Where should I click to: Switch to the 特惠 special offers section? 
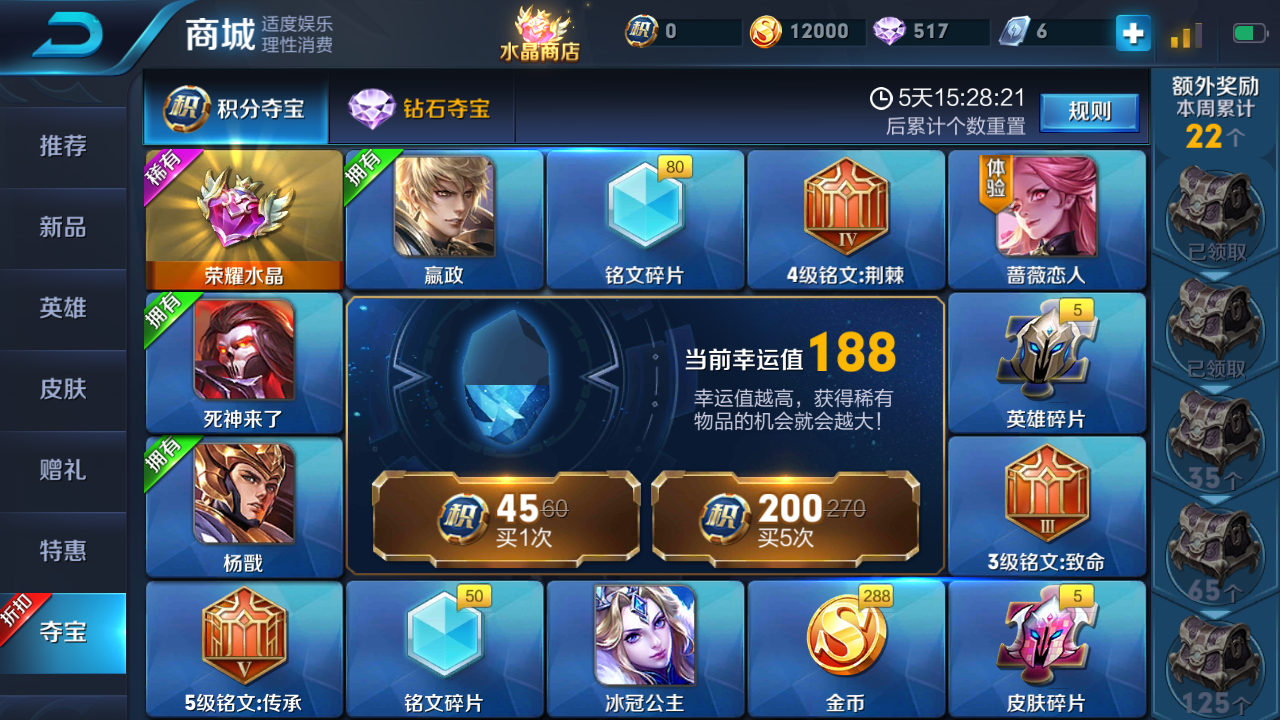[62, 551]
